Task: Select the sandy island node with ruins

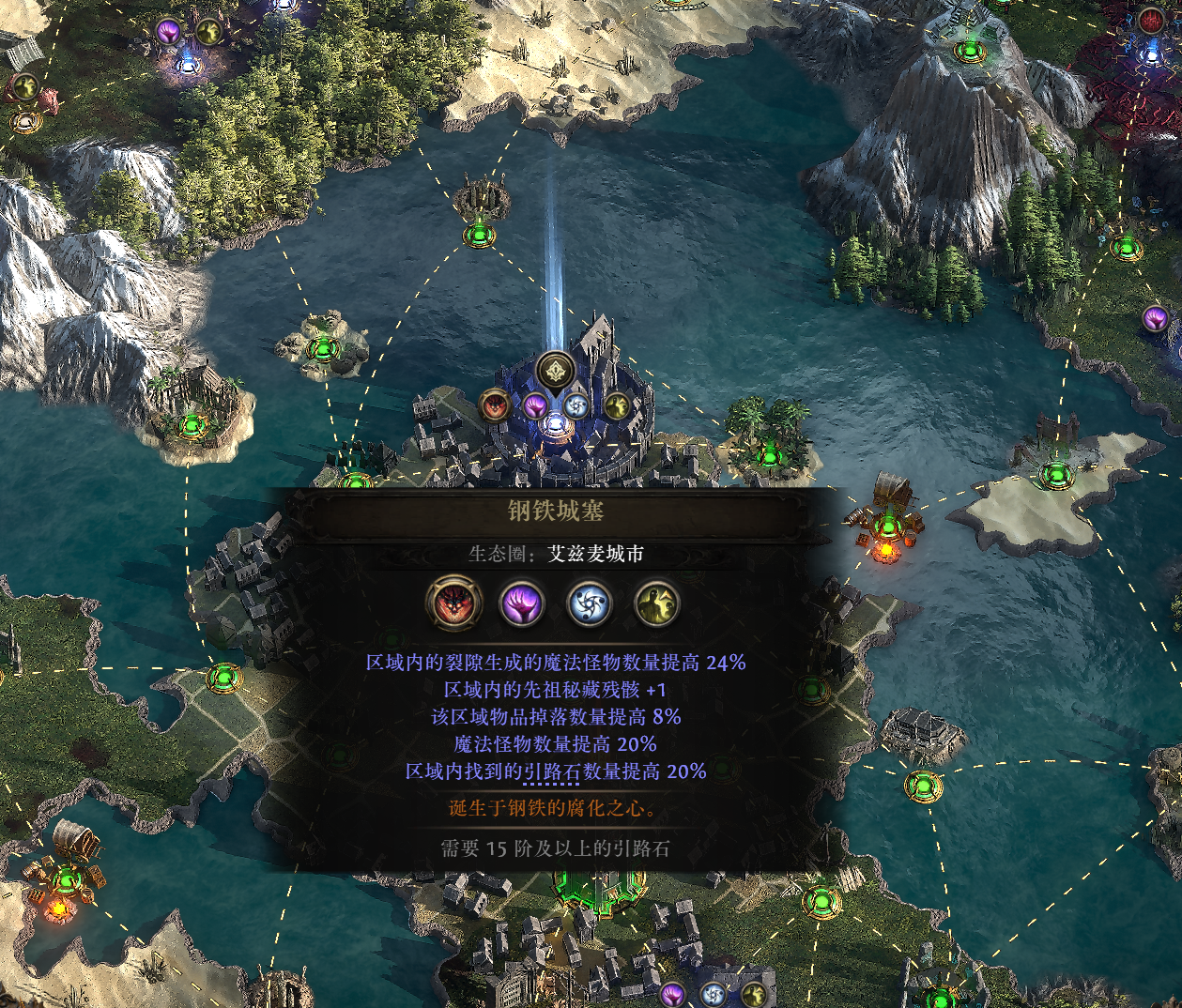Action: (x=1055, y=474)
